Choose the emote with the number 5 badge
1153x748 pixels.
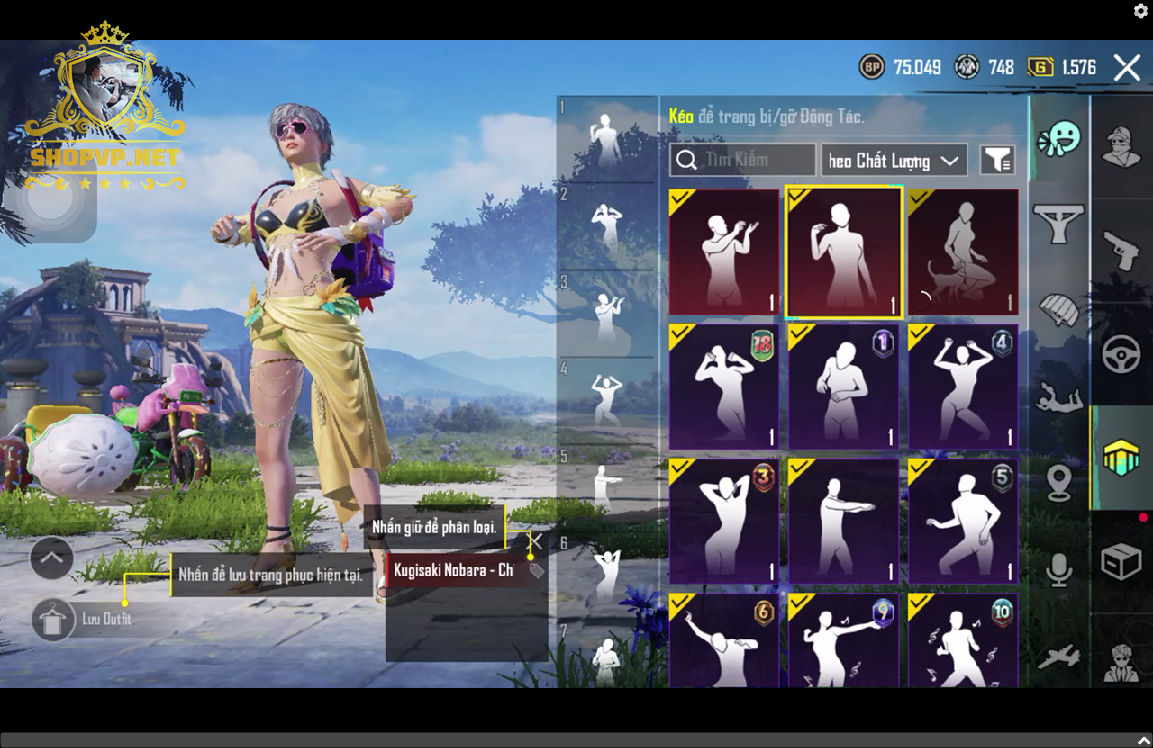[x=963, y=521]
